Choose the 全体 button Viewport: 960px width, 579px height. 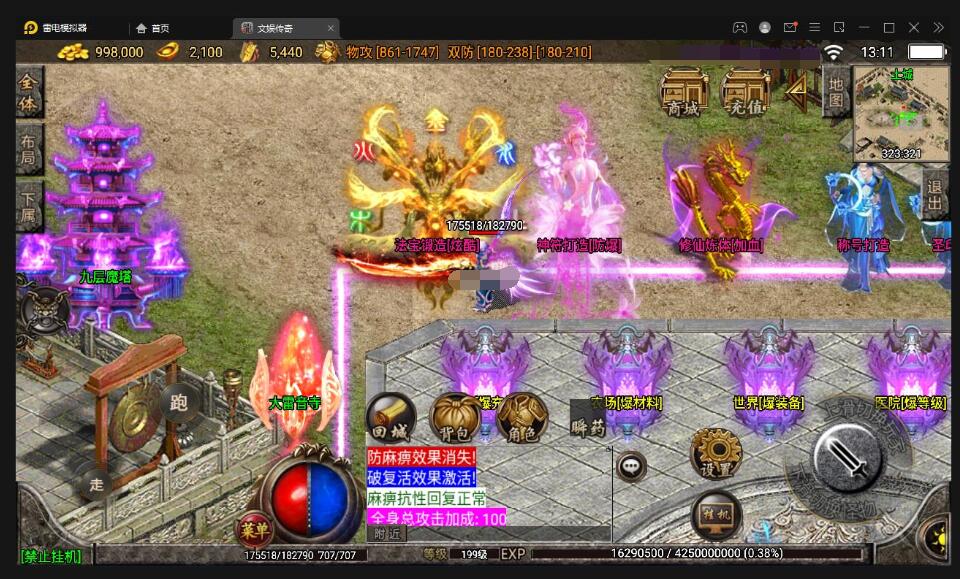coord(29,92)
